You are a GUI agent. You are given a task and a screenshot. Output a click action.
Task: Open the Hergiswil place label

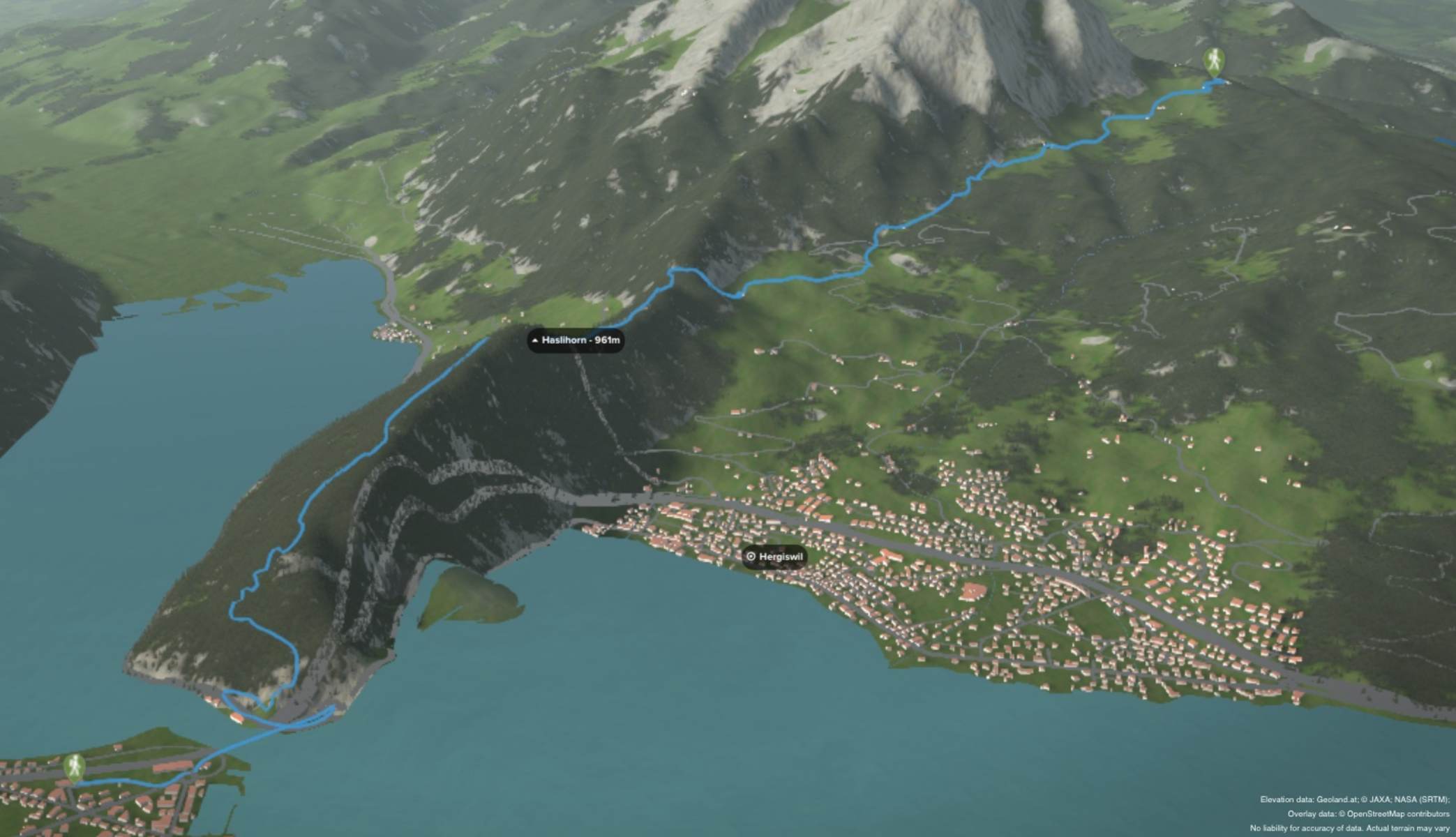pos(774,557)
